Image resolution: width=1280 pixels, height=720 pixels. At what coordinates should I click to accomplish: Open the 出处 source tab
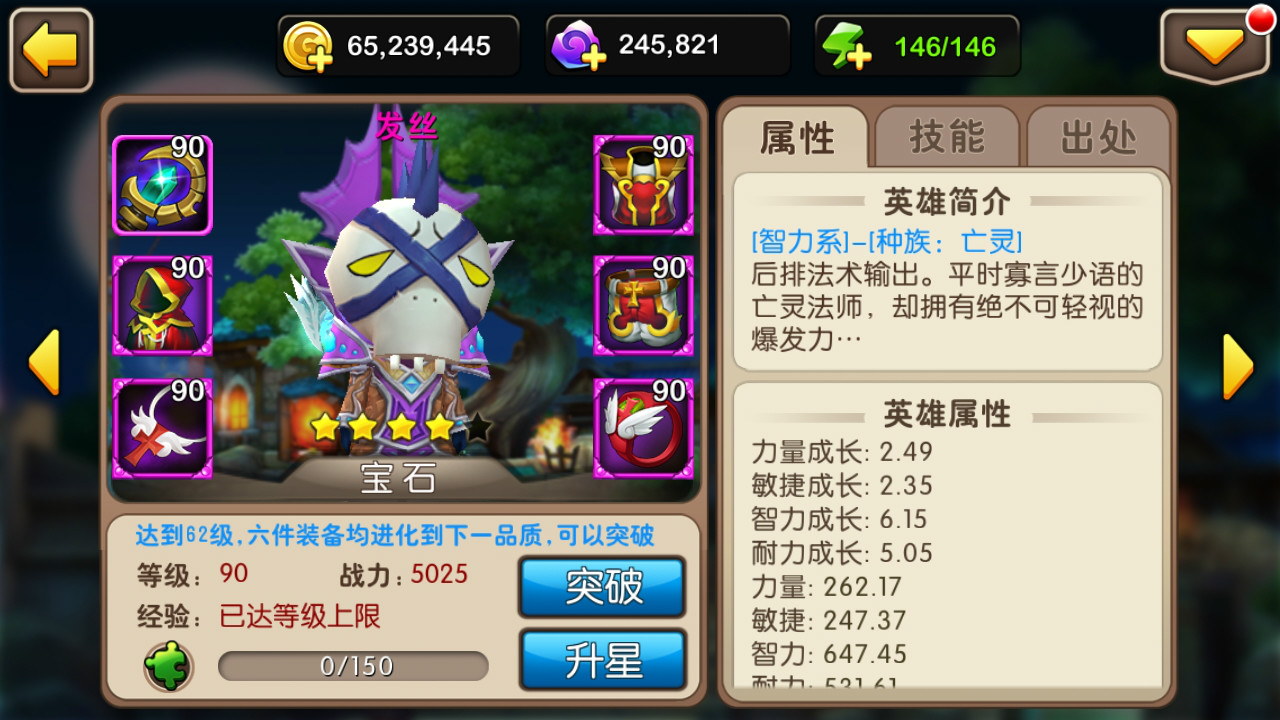1097,139
